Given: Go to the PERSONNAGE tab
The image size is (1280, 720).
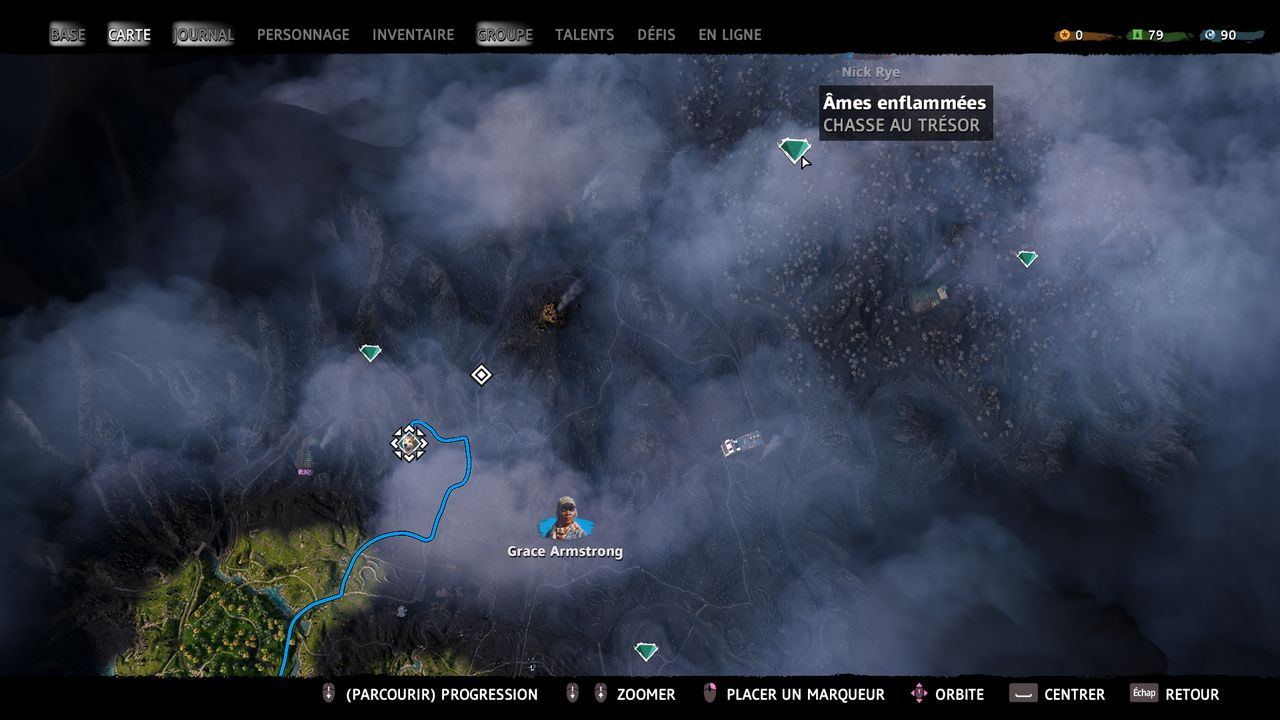Looking at the screenshot, I should [303, 35].
